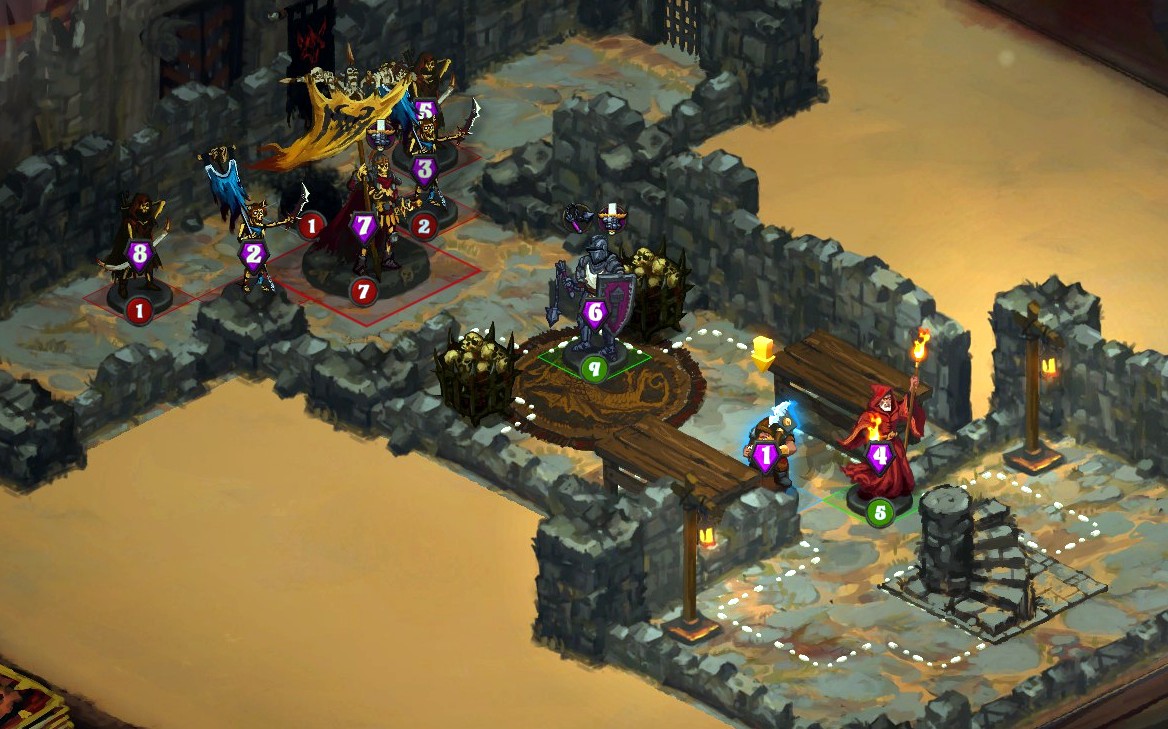Click the status icon above the skeleton lord
The image size is (1168, 729).
coord(380,133)
